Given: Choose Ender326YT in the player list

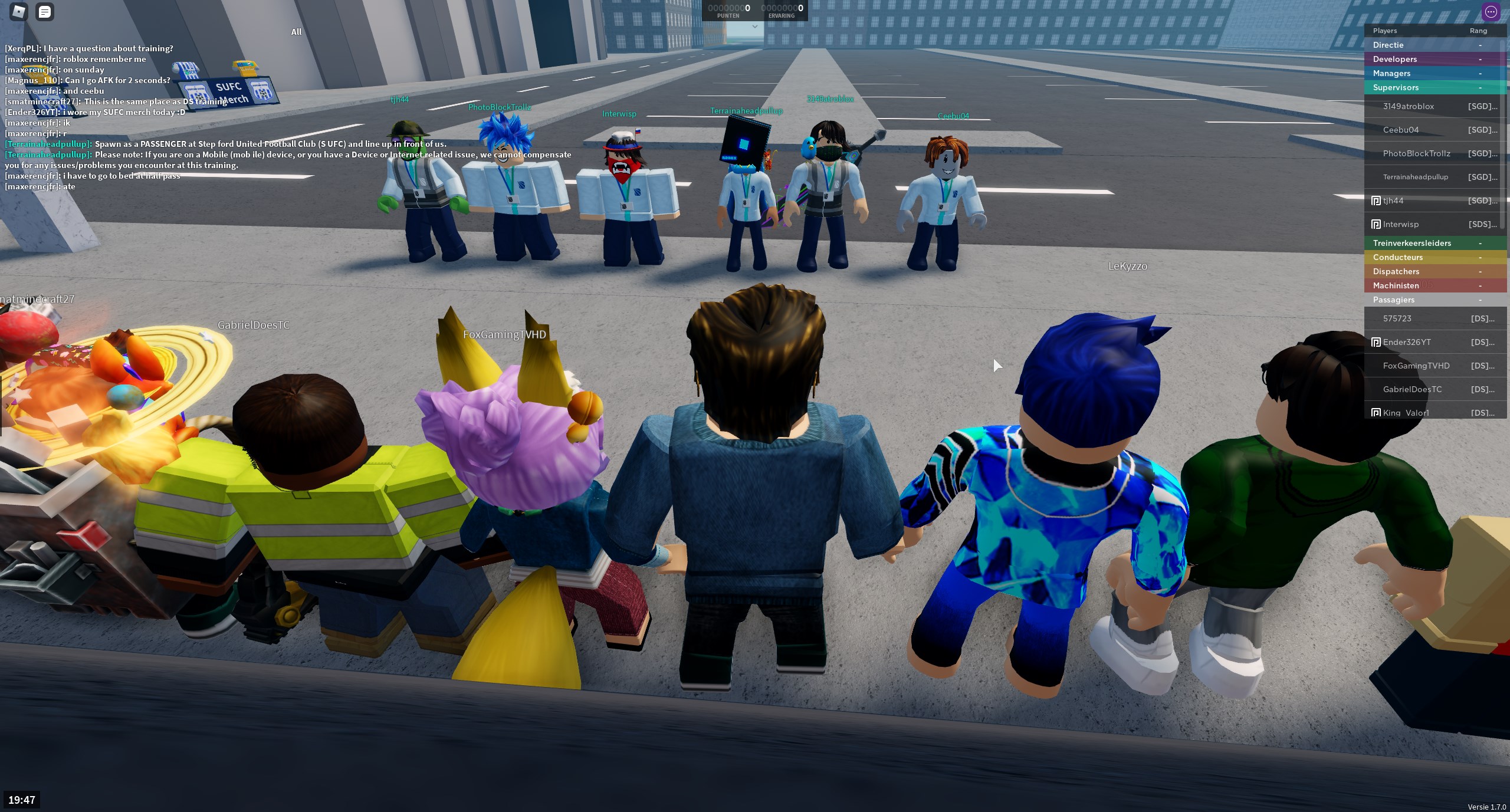Looking at the screenshot, I should 1406,342.
